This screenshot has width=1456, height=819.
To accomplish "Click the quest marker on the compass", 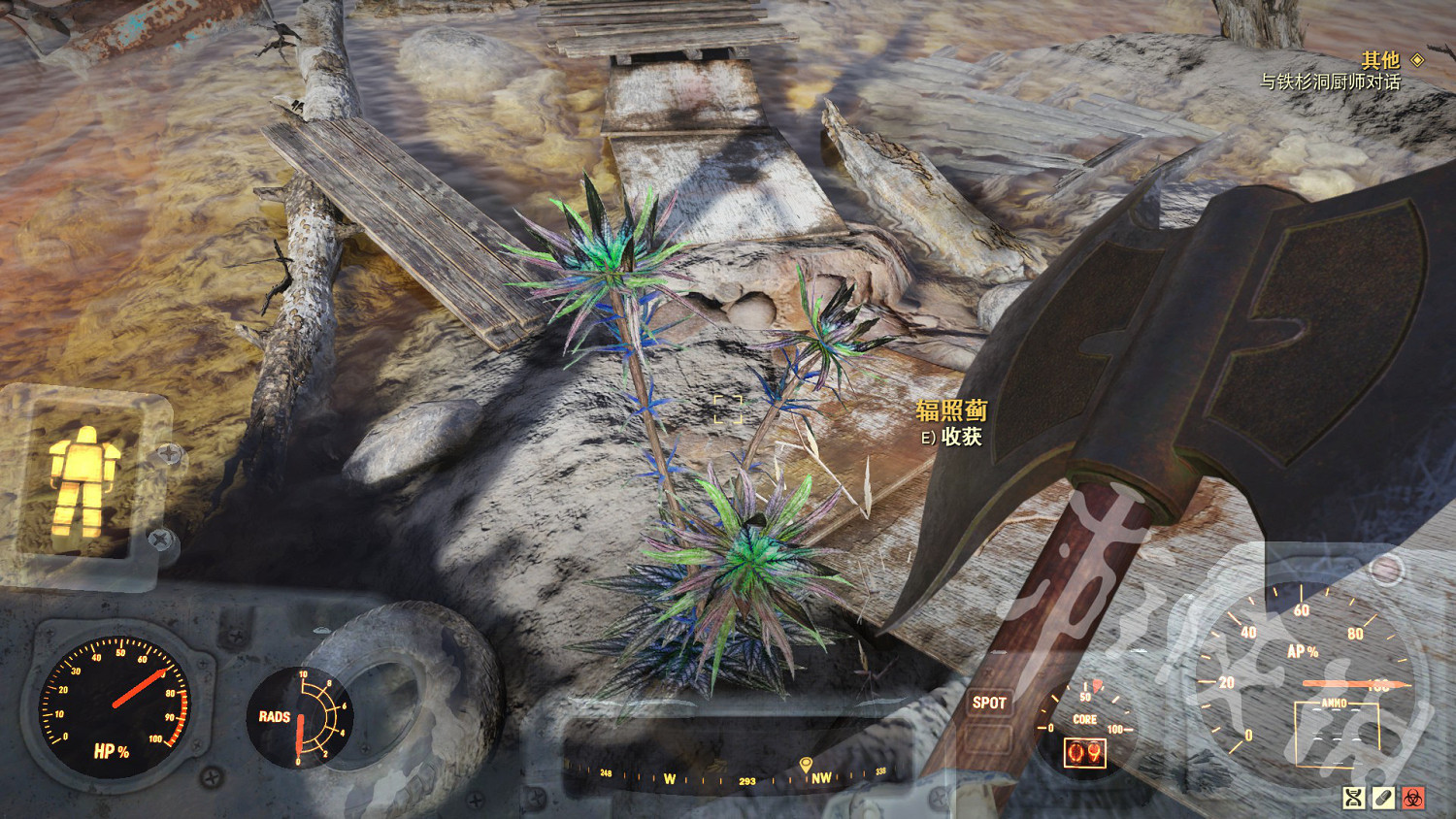I will pos(805,766).
